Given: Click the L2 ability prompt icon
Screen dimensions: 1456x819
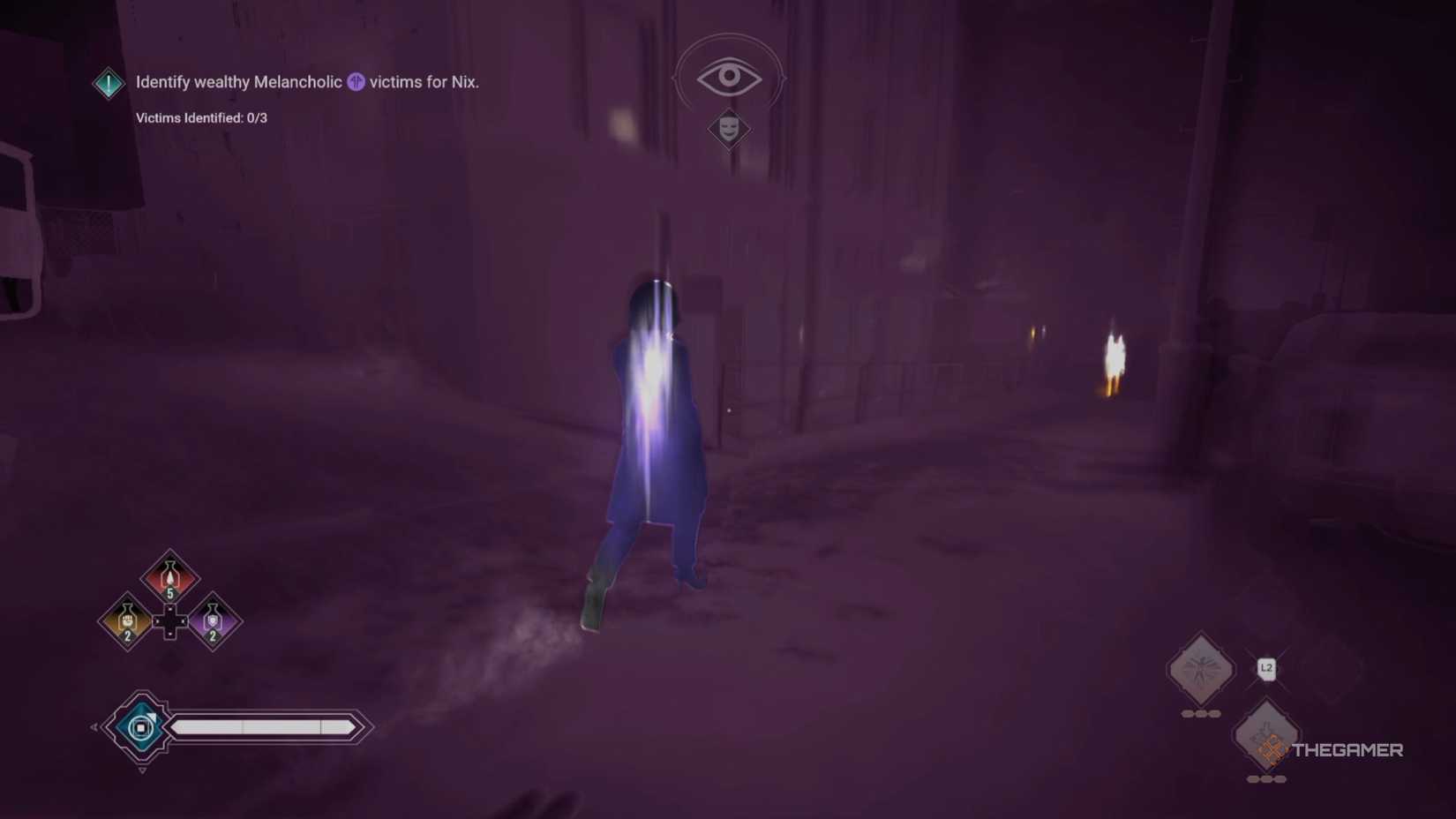Looking at the screenshot, I should coord(1267,669).
